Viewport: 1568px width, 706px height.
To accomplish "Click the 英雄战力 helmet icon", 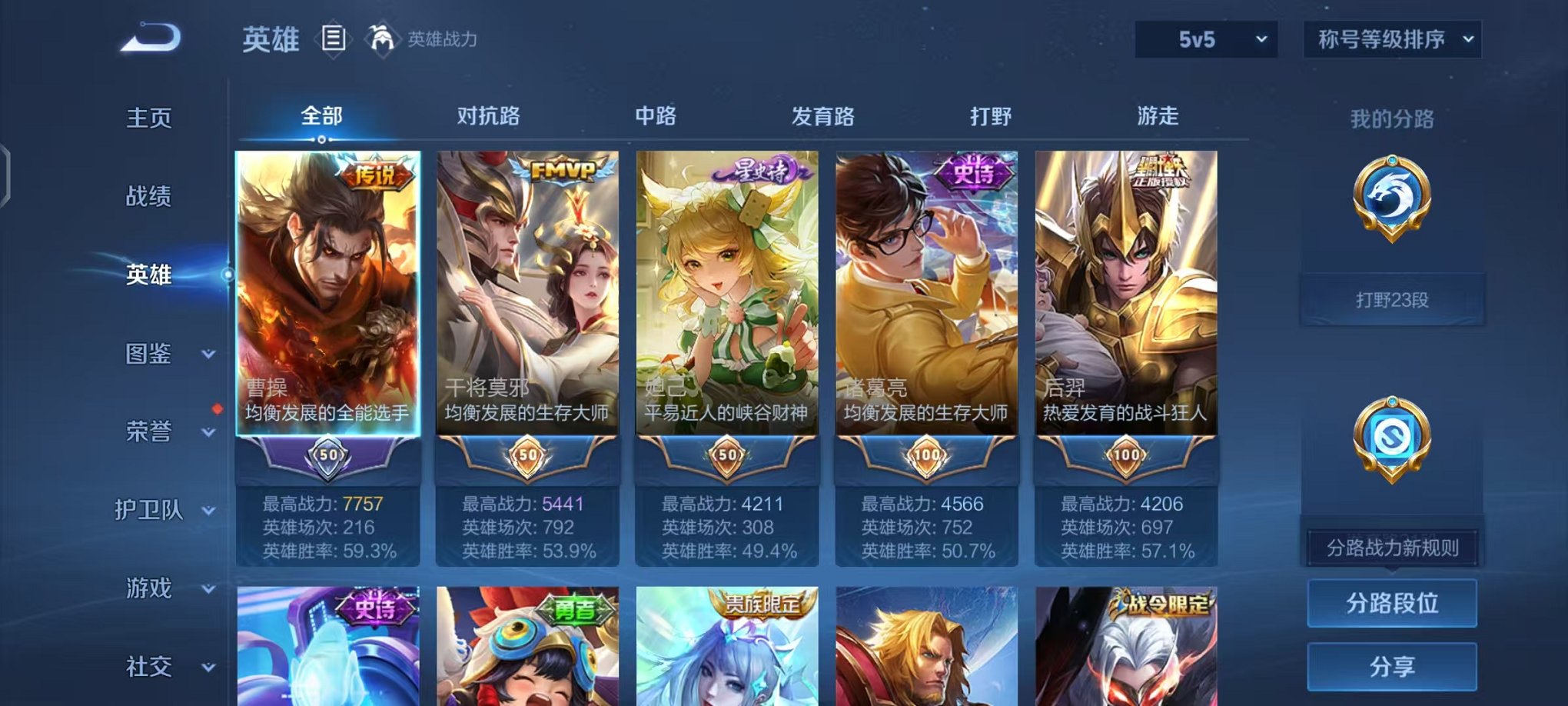I will (x=380, y=37).
